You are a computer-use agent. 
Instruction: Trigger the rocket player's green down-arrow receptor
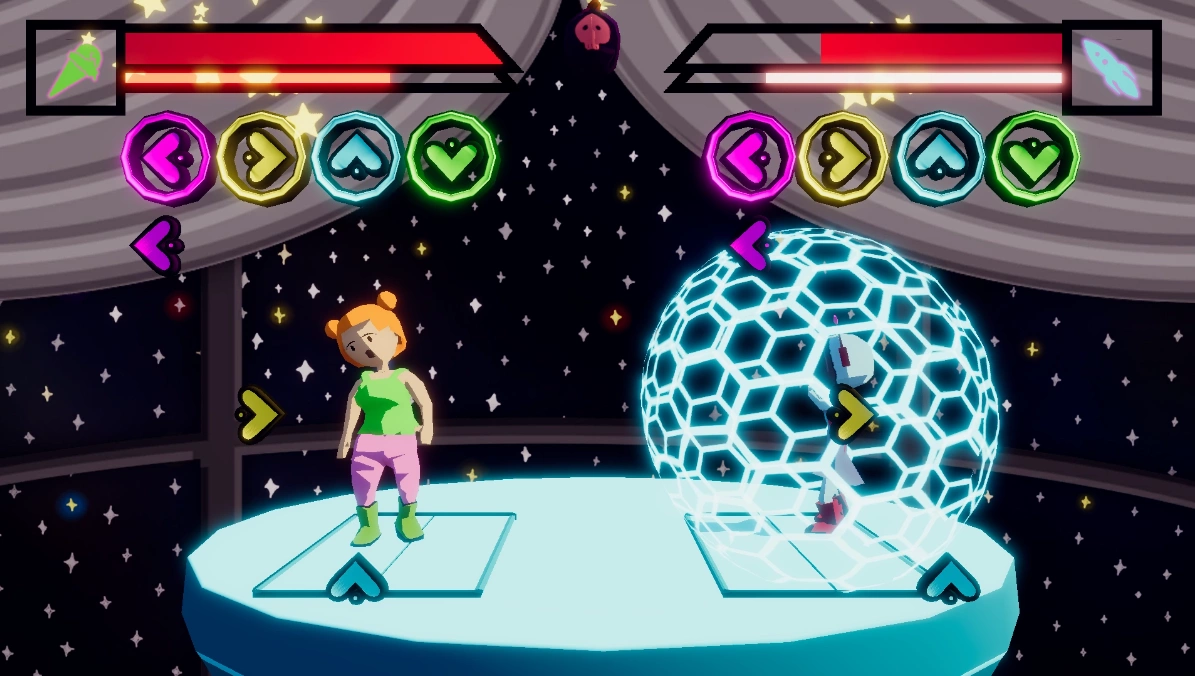[x=1032, y=158]
